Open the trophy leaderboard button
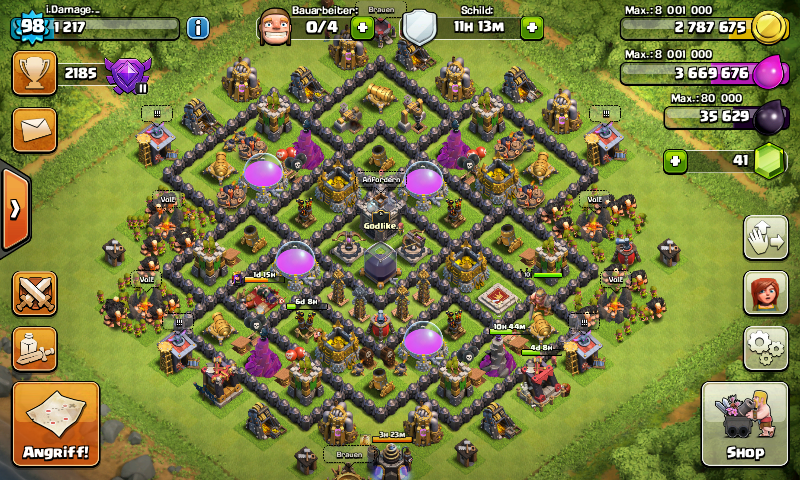800x480 pixels. 34,73
